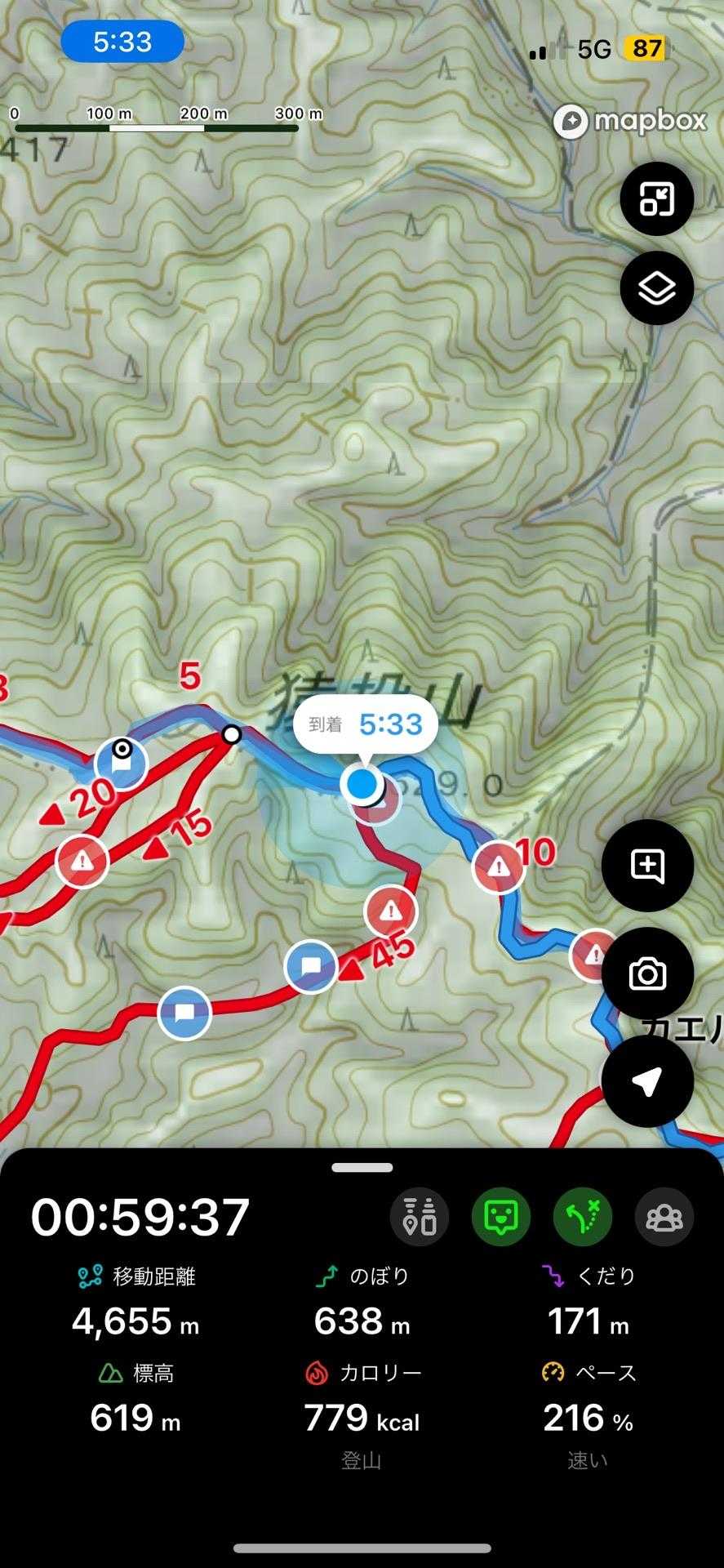Viewport: 724px width, 1568px height.
Task: Toggle the green route navigation icon
Action: (583, 1217)
